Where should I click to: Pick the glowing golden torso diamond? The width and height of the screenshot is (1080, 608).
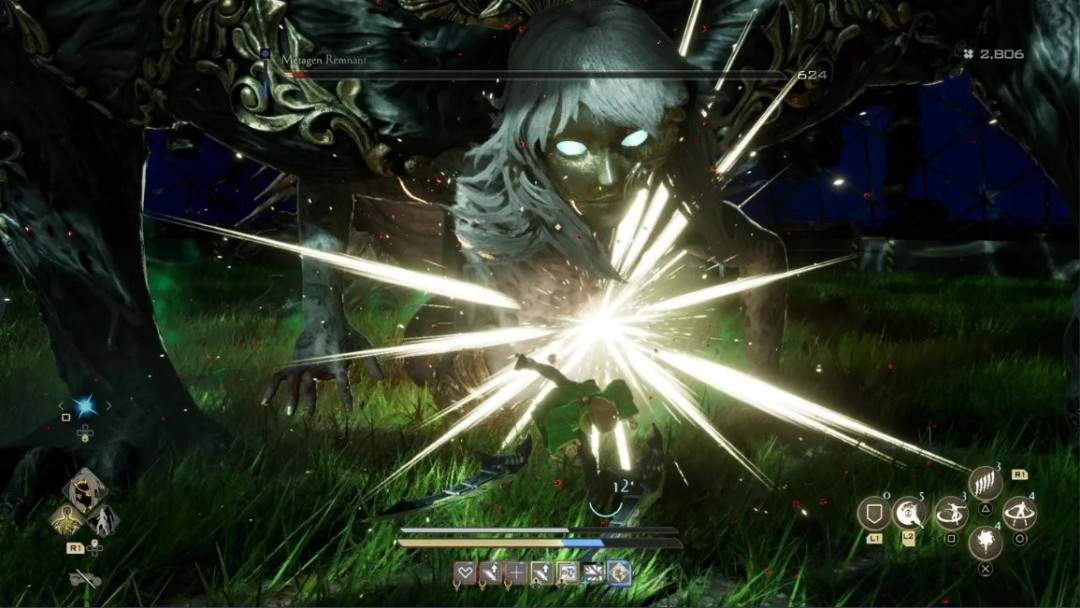pyautogui.click(x=66, y=519)
